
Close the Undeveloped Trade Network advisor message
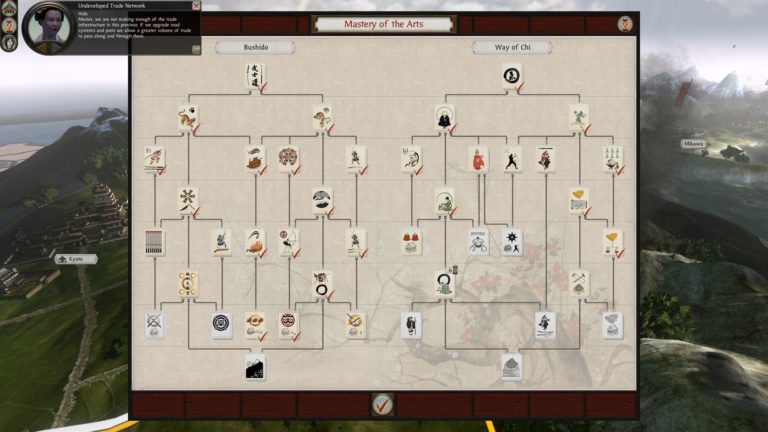pos(196,5)
